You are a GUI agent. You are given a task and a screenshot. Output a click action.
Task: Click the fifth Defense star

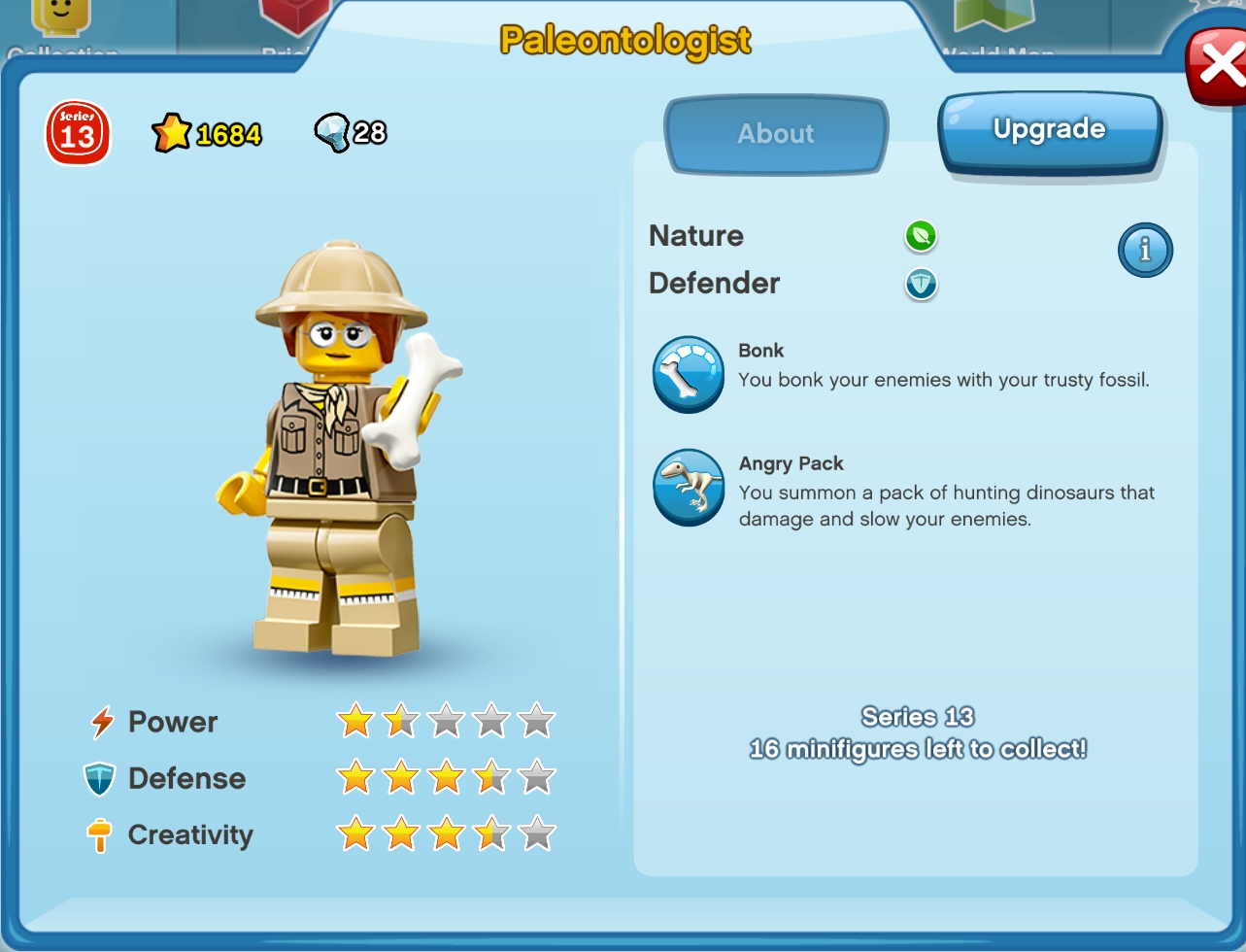537,777
